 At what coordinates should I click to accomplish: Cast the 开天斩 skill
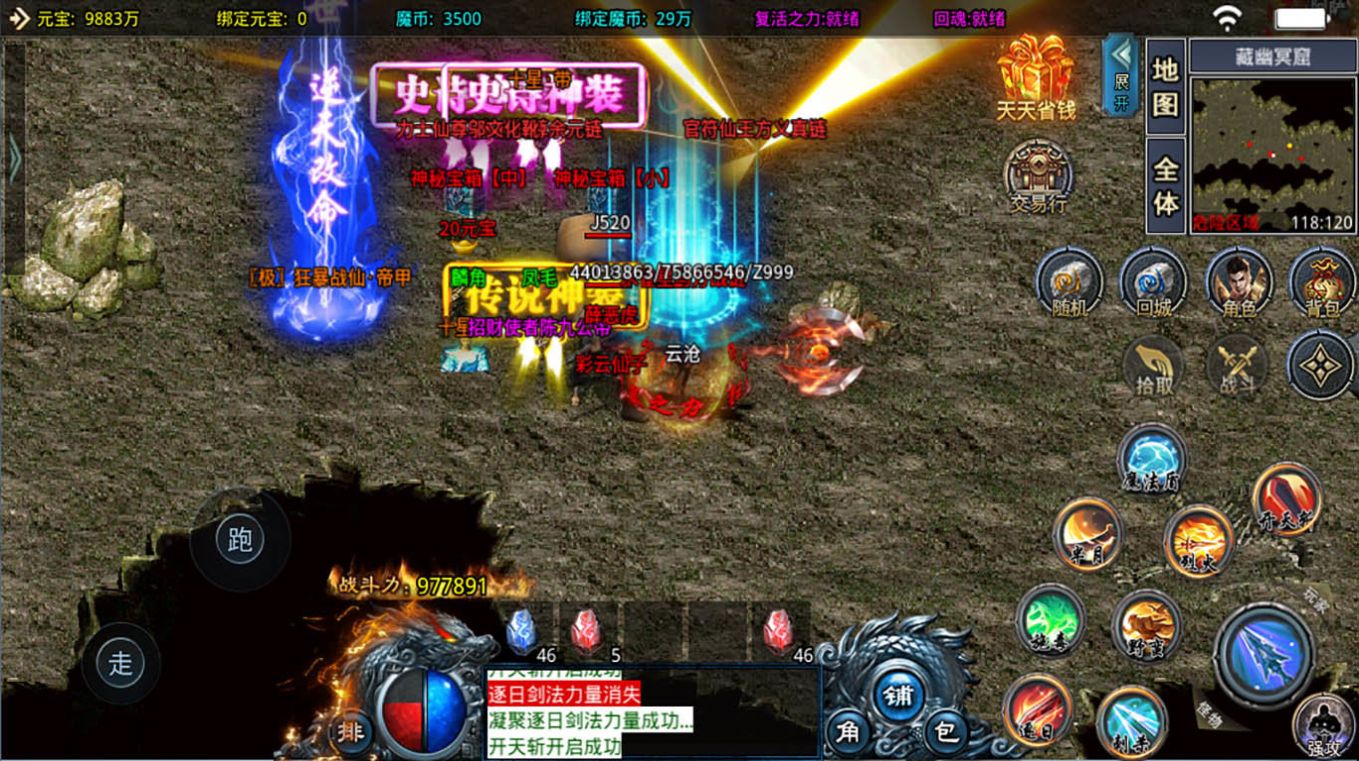(1287, 500)
